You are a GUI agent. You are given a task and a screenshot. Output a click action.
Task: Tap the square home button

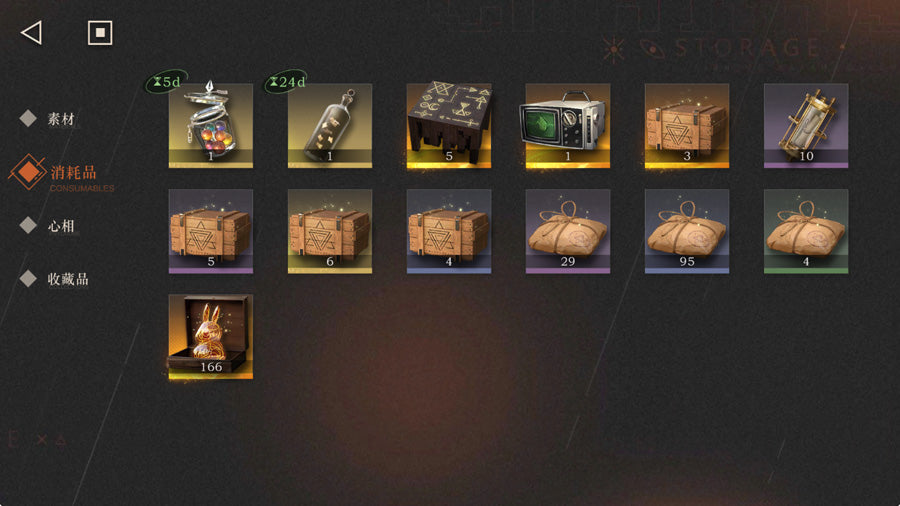pyautogui.click(x=99, y=33)
